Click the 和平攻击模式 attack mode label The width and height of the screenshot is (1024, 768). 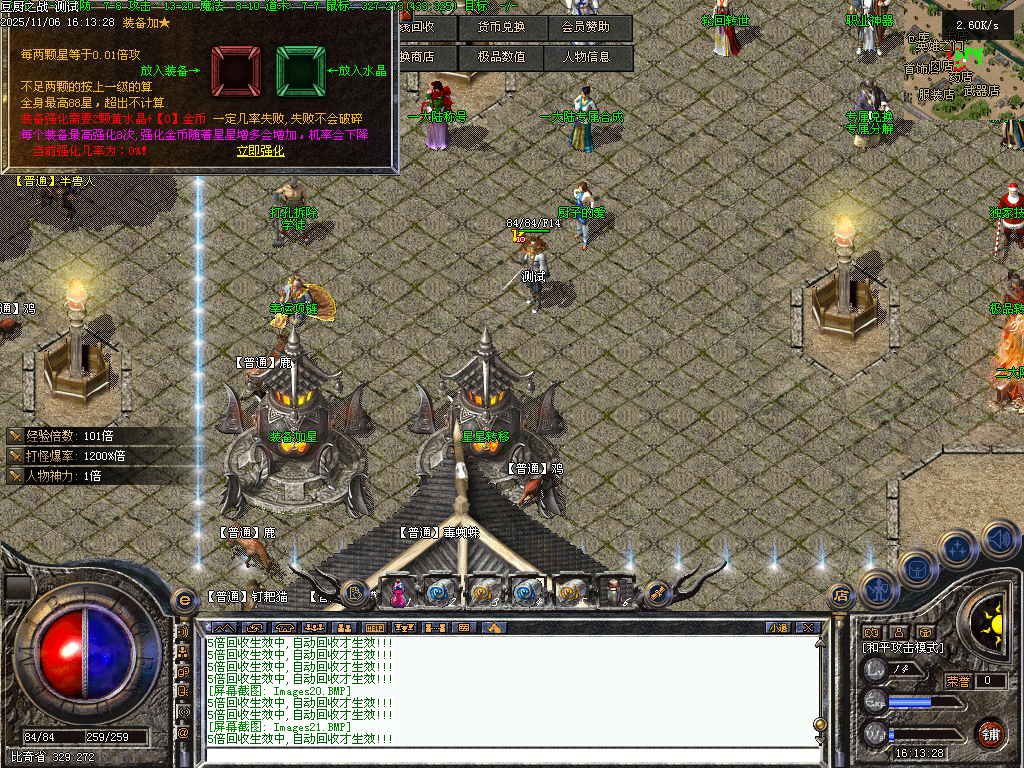(x=902, y=648)
